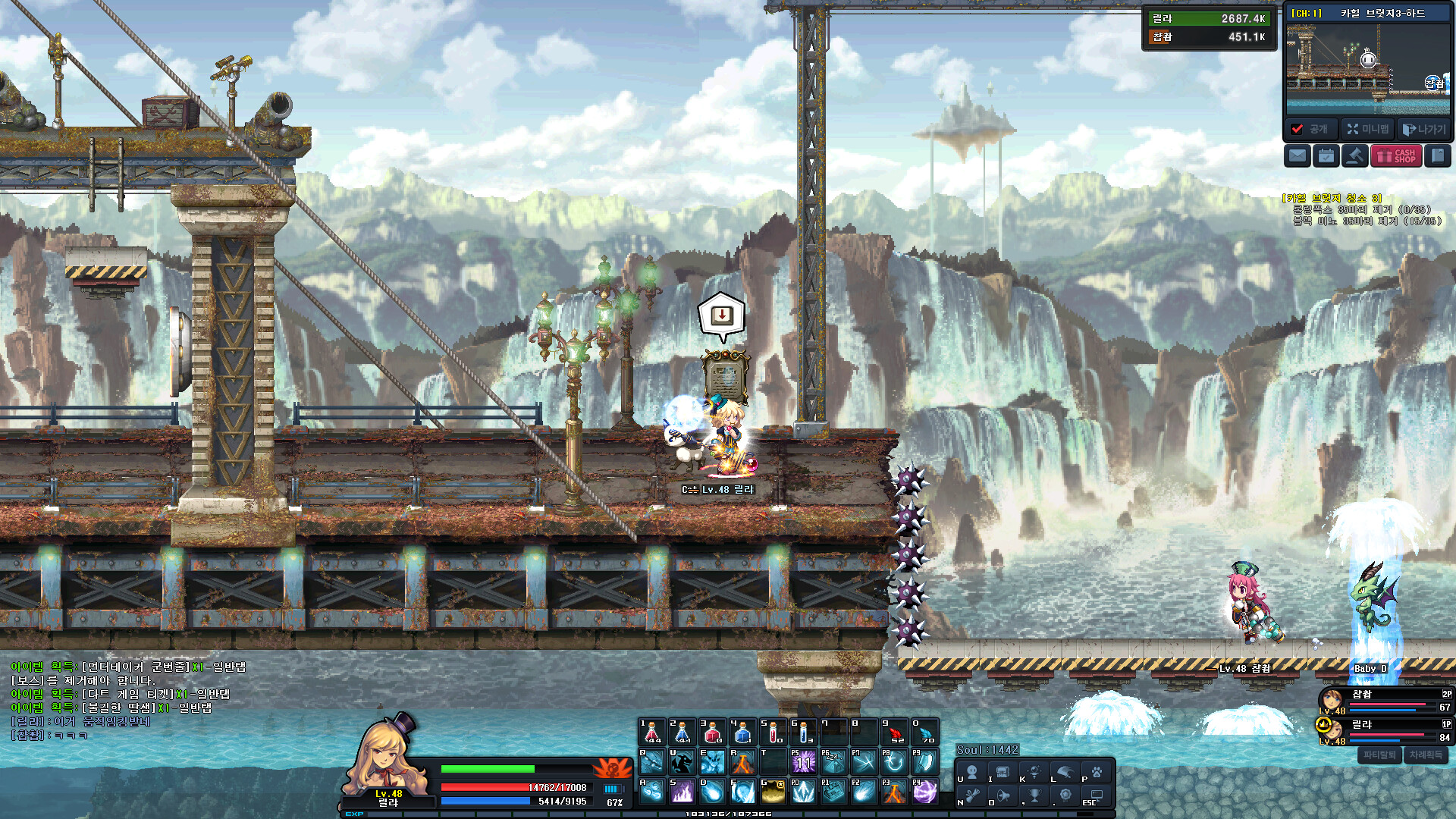Open the skill menu lamp icon (K)

1034,772
